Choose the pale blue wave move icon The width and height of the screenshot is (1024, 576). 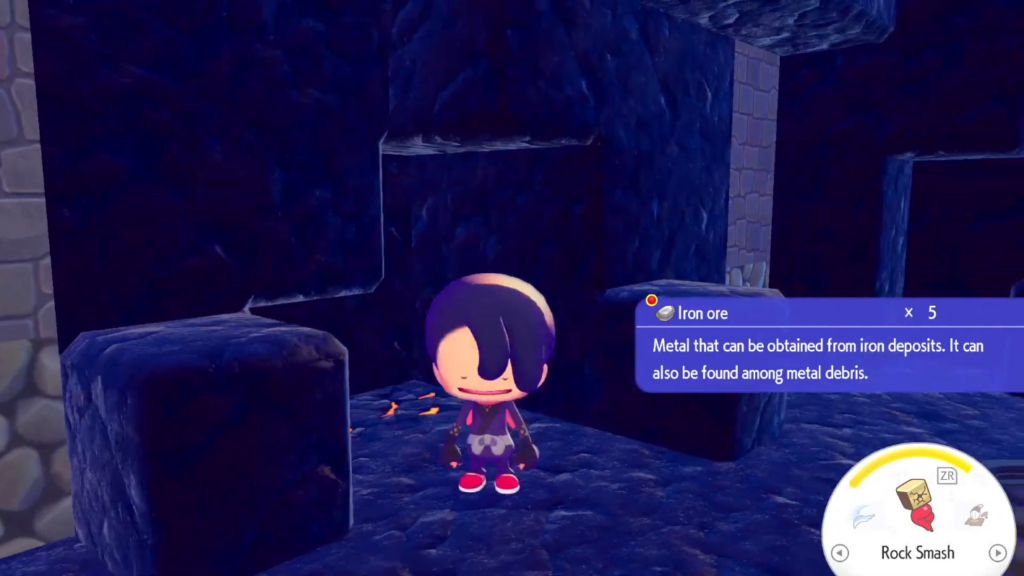pos(861,516)
